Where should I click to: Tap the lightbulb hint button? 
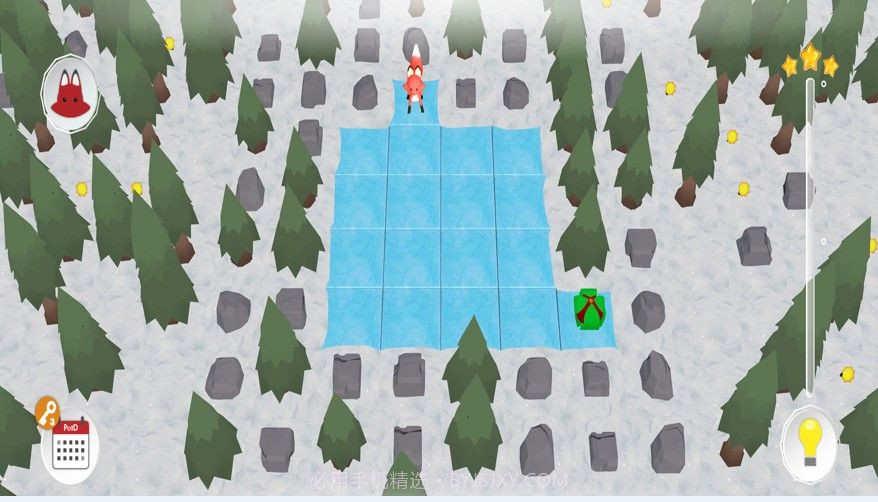(808, 439)
